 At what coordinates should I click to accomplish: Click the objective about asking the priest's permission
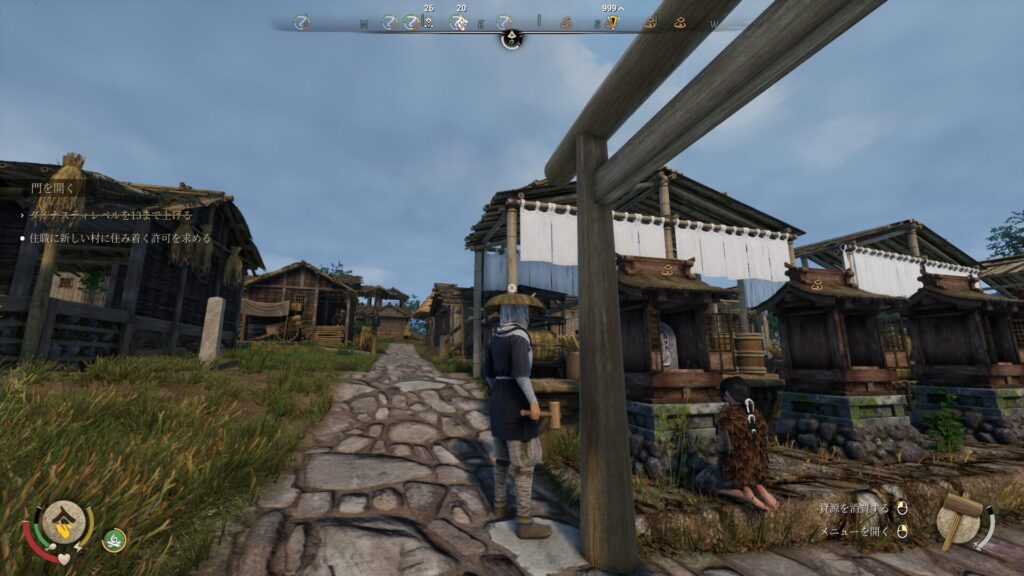click(x=119, y=239)
